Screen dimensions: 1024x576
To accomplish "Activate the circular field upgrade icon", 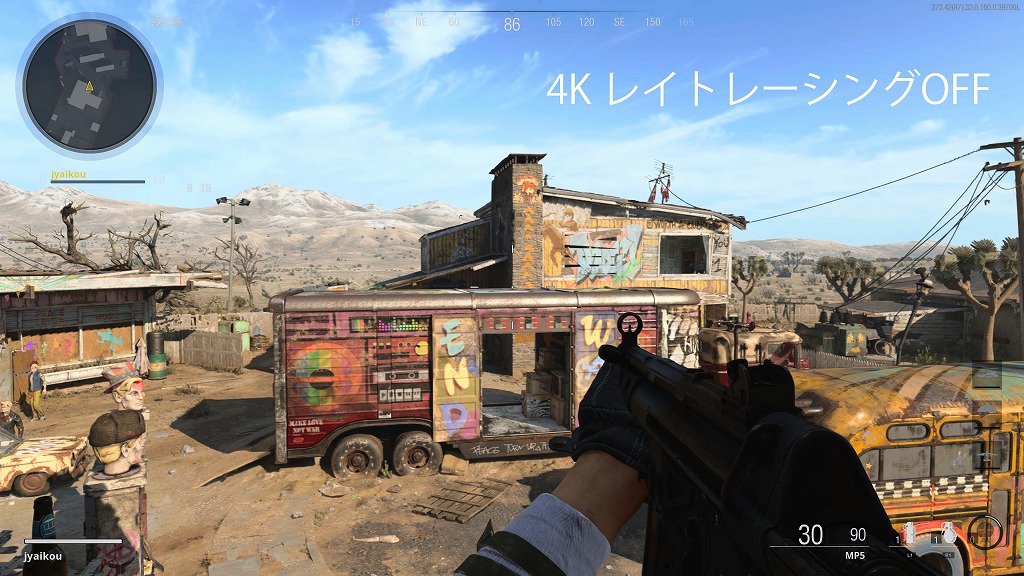I will pyautogui.click(x=984, y=531).
